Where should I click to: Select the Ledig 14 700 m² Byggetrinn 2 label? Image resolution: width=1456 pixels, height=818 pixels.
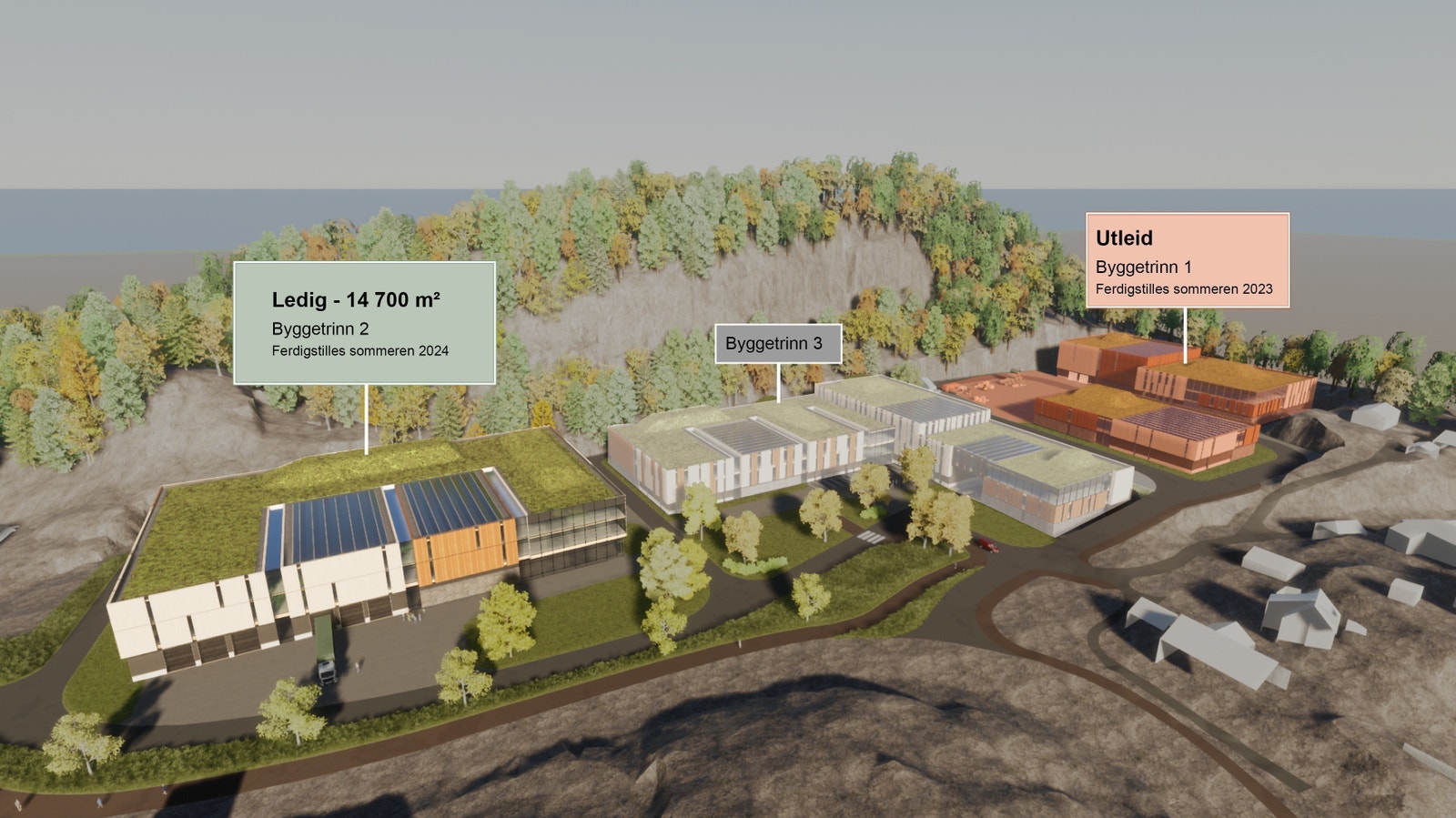364,323
